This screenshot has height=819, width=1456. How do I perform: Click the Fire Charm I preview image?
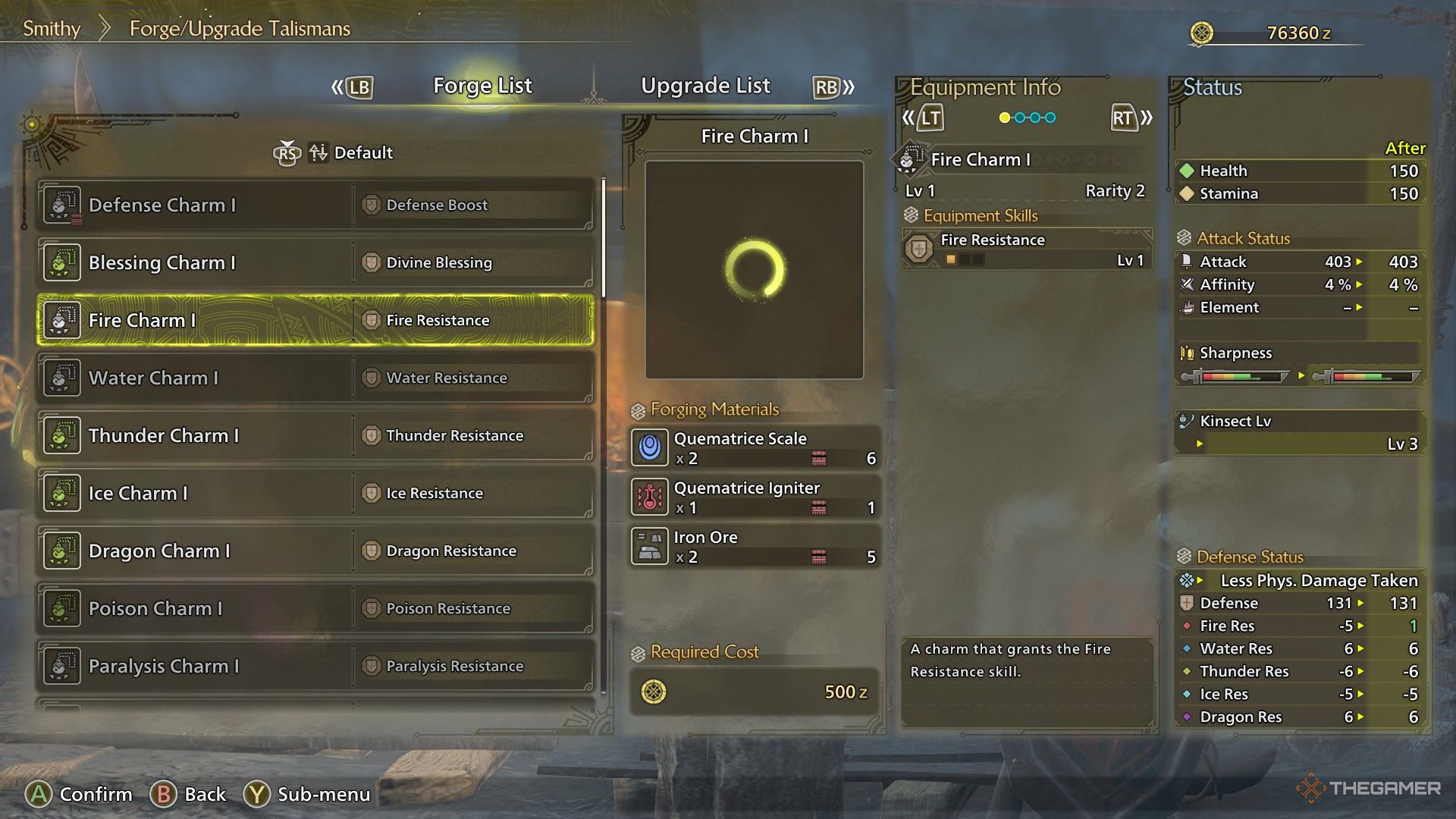[755, 269]
